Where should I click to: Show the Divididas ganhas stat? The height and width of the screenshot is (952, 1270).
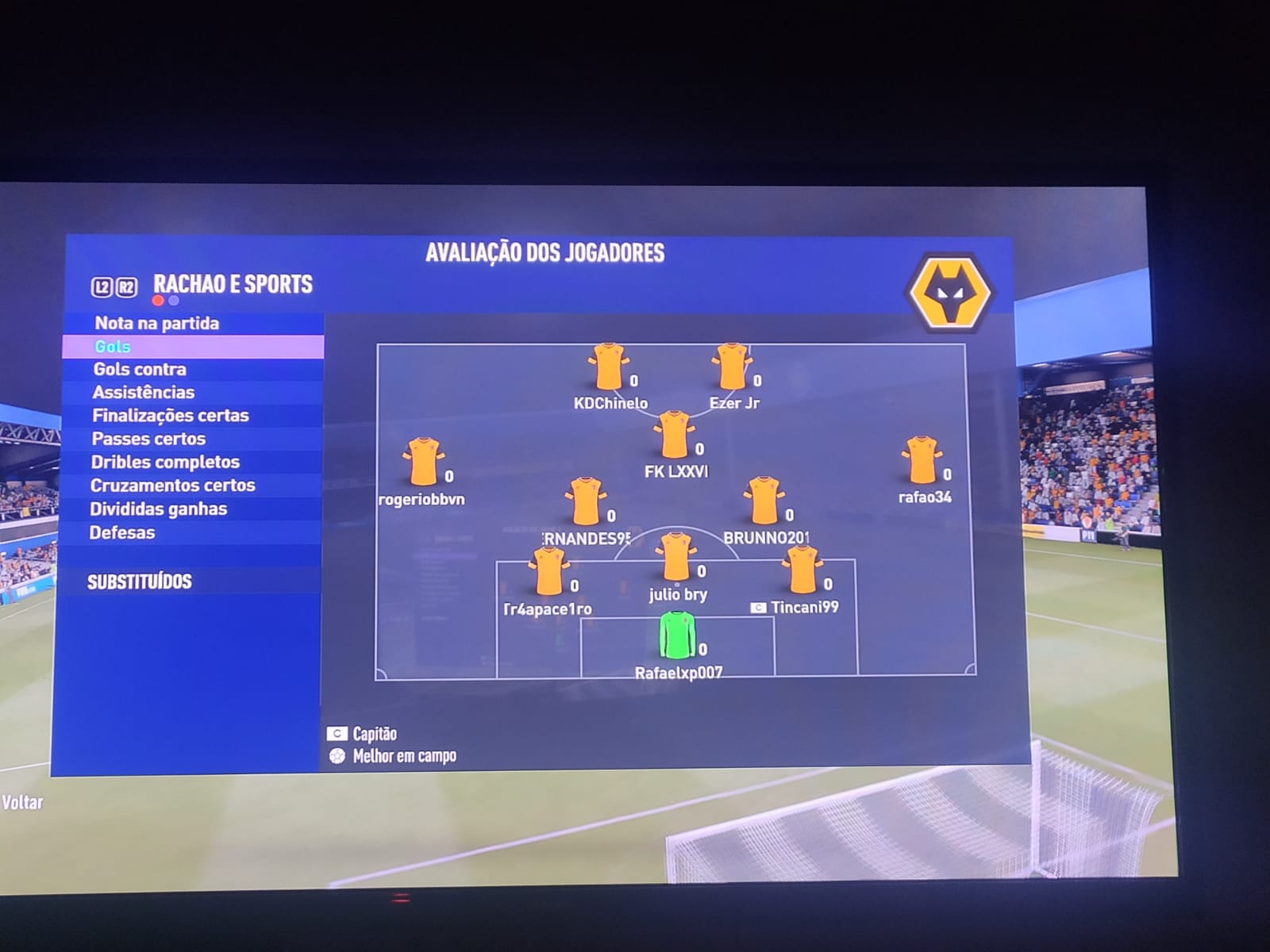(x=158, y=509)
